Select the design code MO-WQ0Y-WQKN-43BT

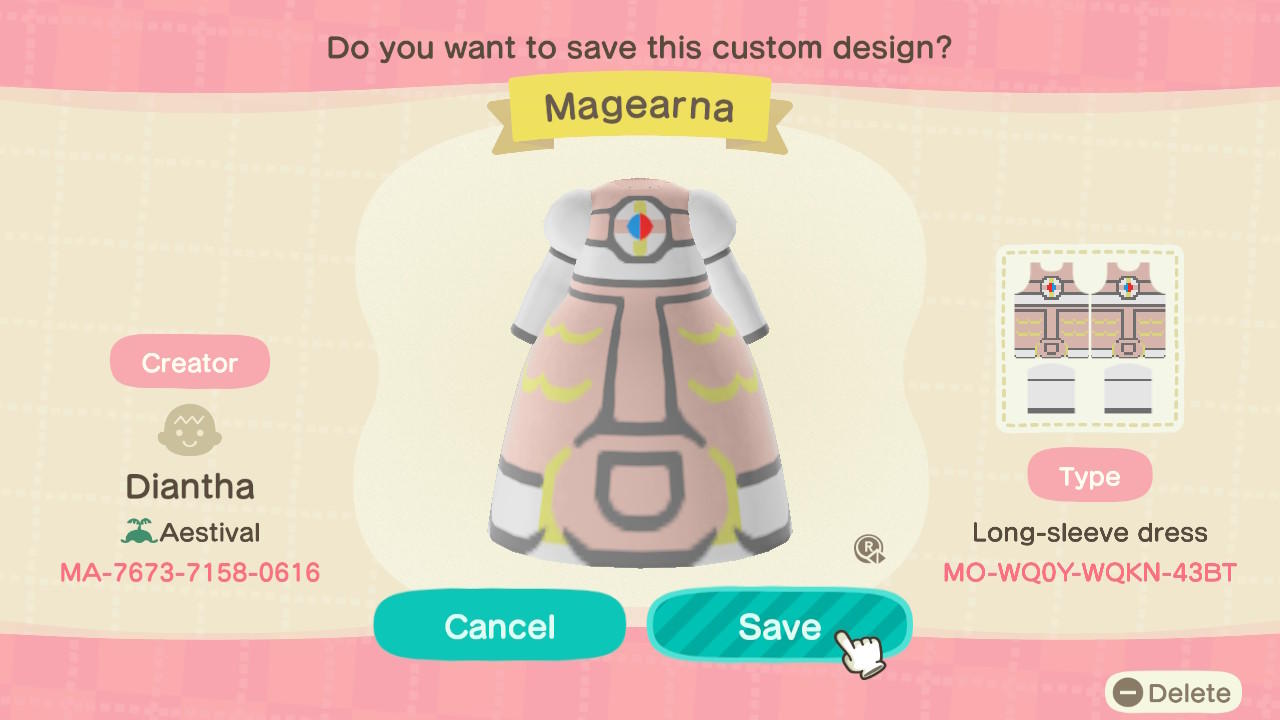(x=1090, y=573)
